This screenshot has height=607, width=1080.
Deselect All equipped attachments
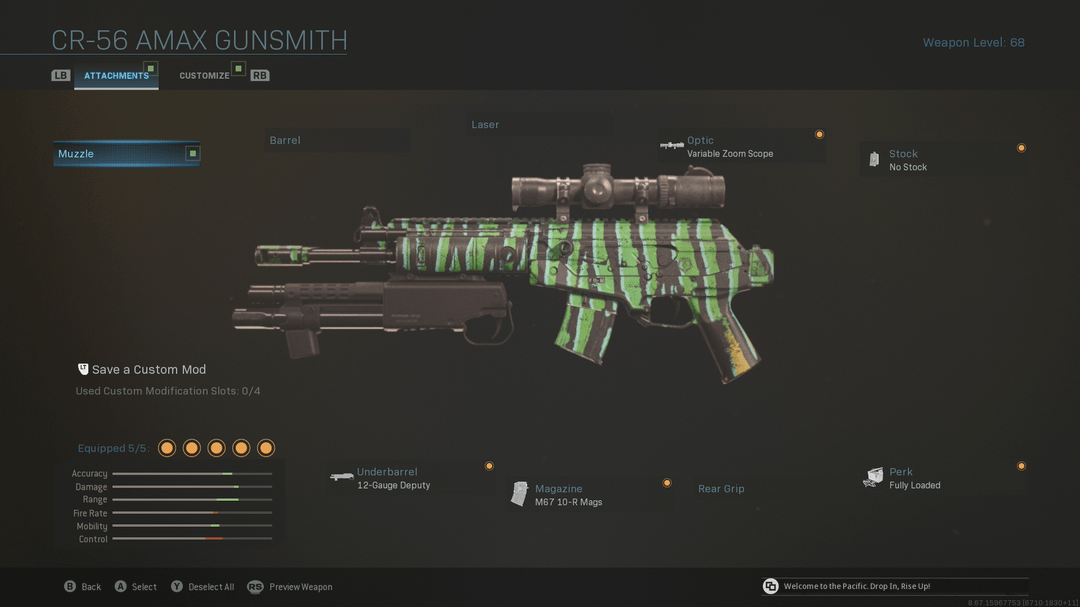coord(203,587)
